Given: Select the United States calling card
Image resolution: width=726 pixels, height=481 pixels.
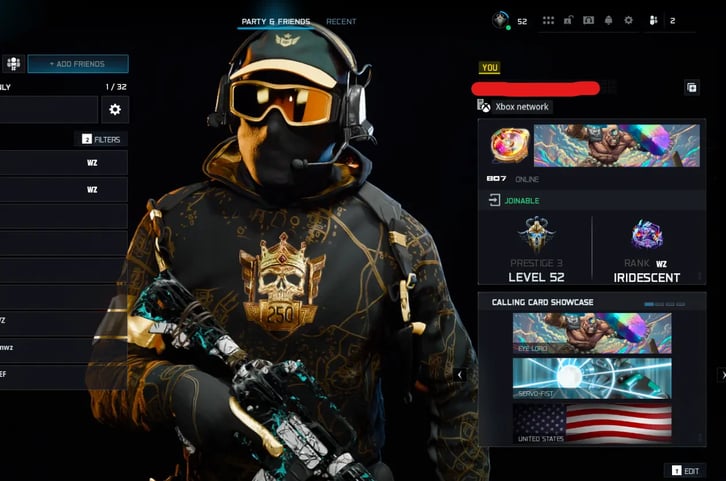Looking at the screenshot, I should [x=592, y=424].
